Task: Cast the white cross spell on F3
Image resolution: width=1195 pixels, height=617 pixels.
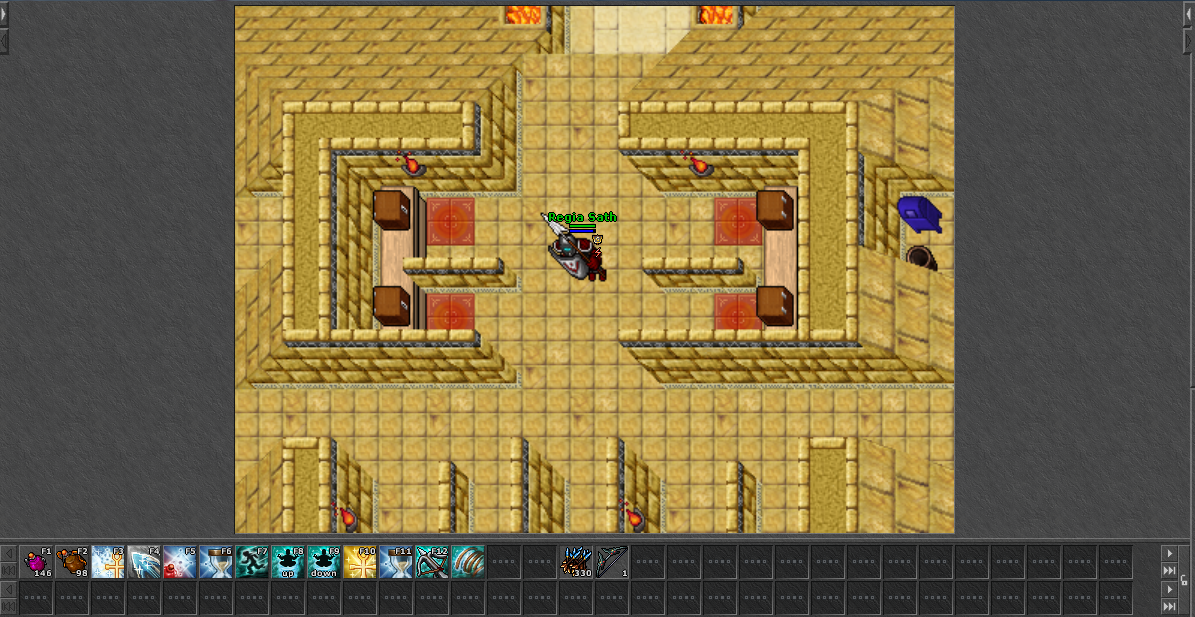Action: point(109,562)
